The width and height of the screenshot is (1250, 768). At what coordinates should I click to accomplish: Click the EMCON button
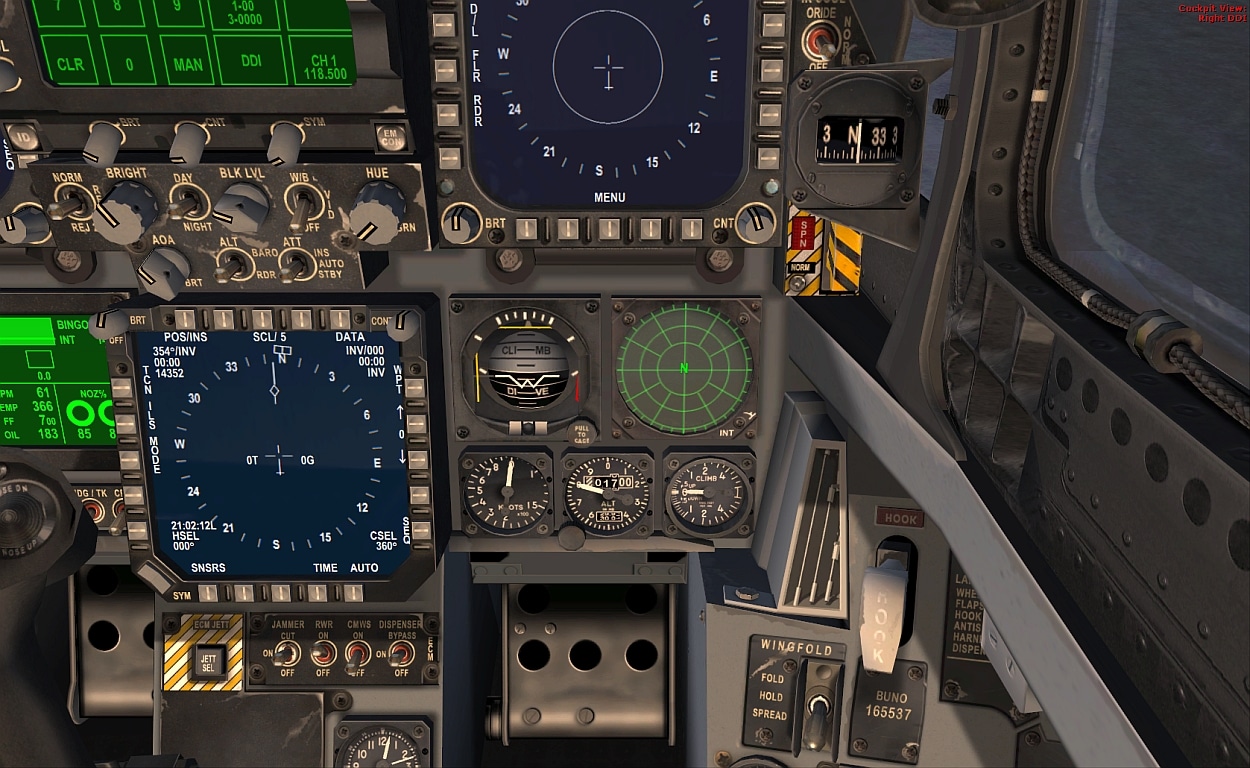[389, 136]
